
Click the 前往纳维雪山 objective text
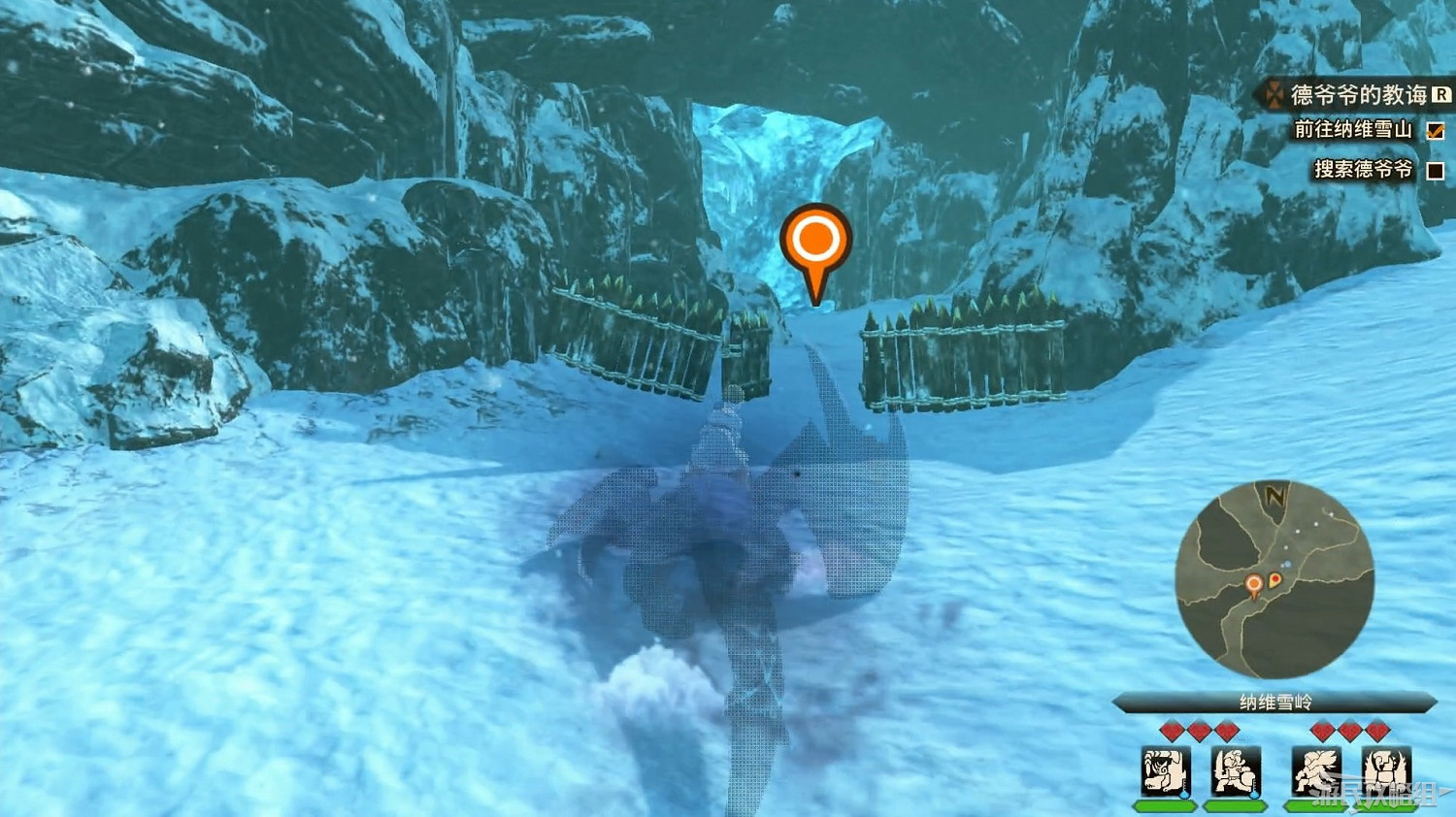[x=1354, y=130]
